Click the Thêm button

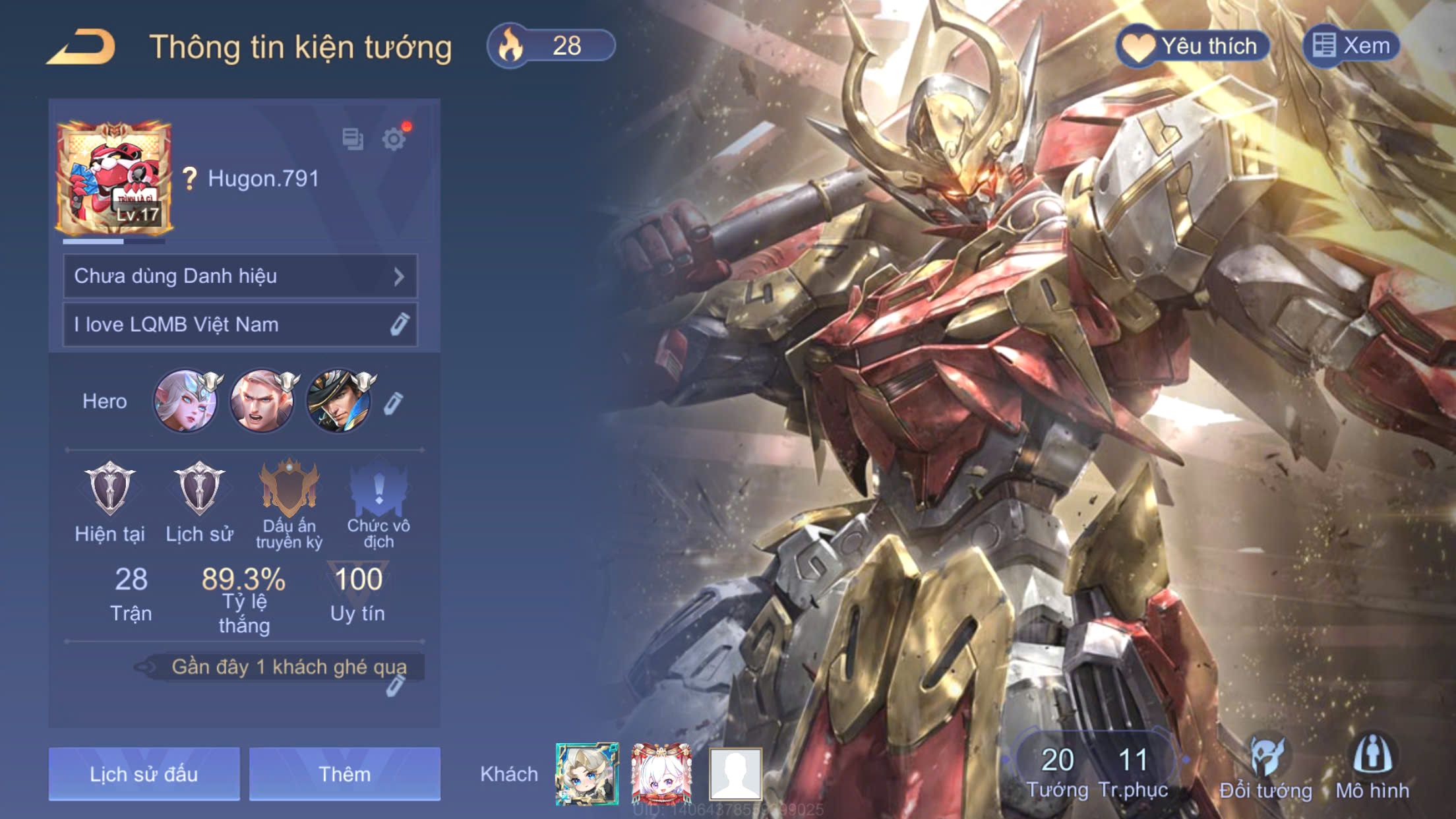[344, 773]
